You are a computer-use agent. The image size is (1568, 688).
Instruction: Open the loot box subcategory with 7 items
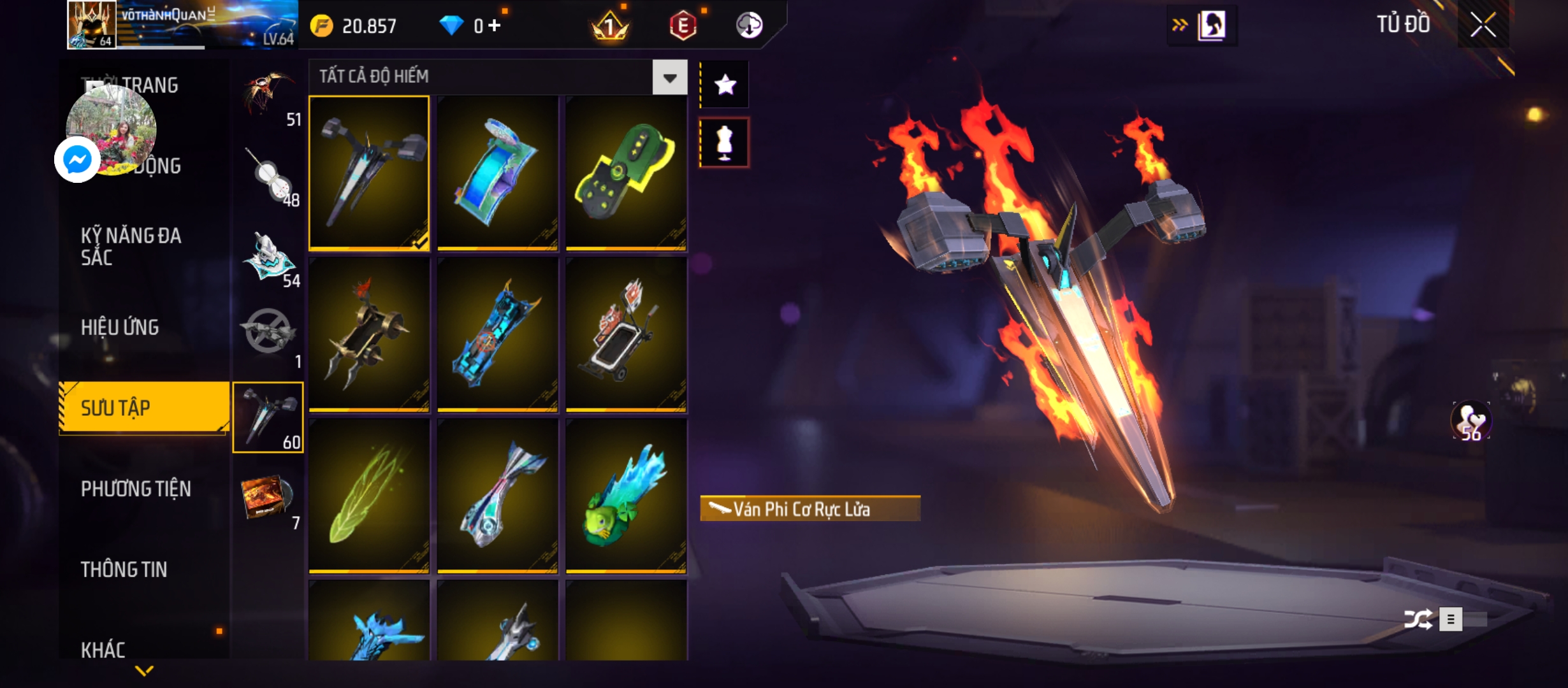click(x=268, y=500)
